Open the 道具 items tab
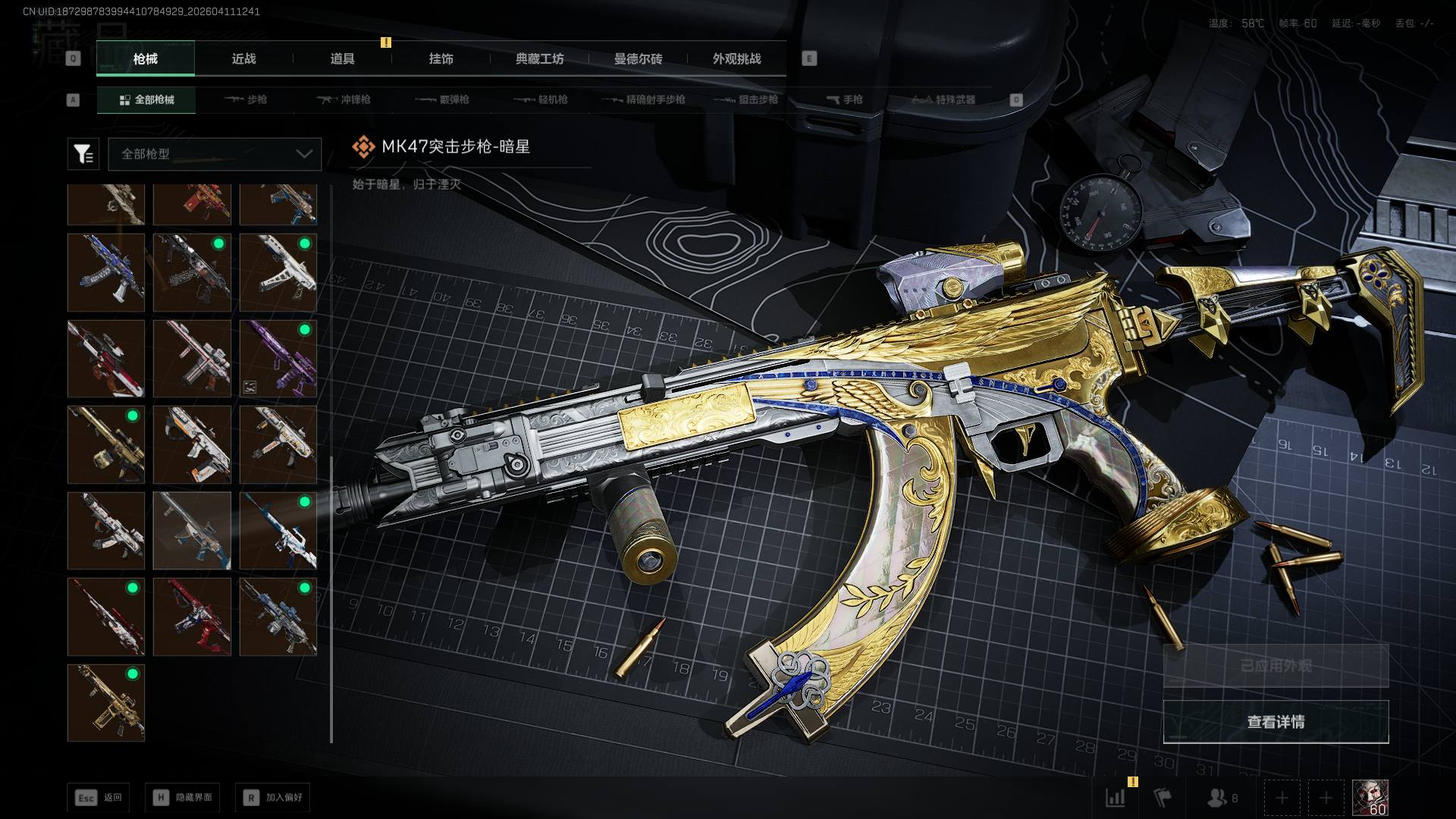 click(342, 59)
